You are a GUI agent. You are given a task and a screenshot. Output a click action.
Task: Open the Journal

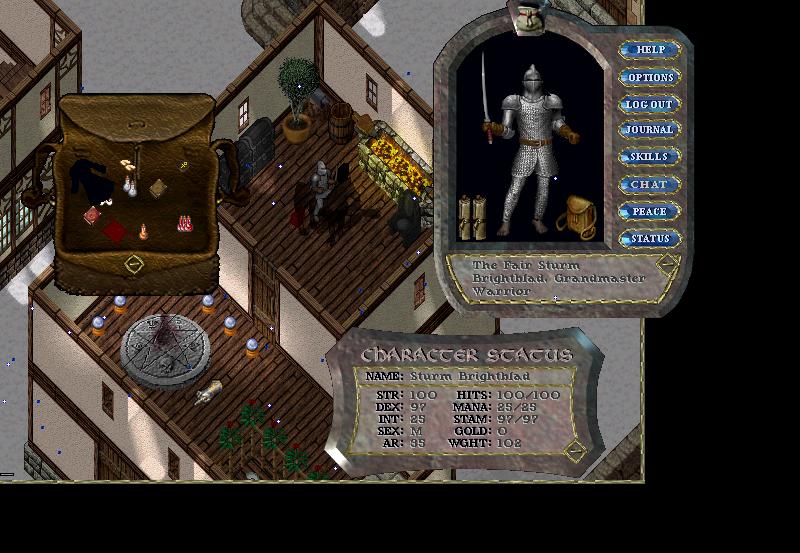click(x=650, y=130)
